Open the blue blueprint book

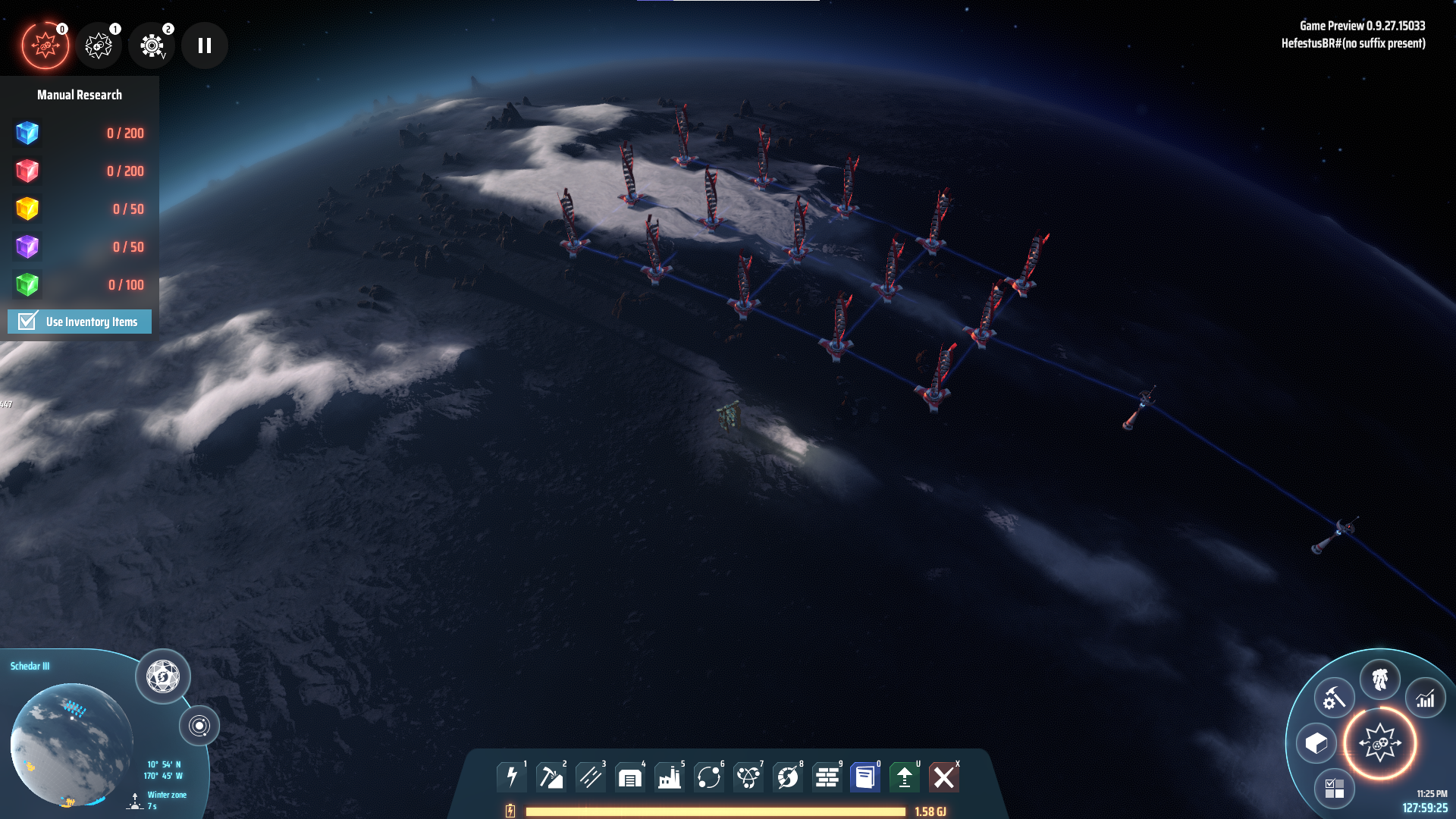click(x=865, y=777)
